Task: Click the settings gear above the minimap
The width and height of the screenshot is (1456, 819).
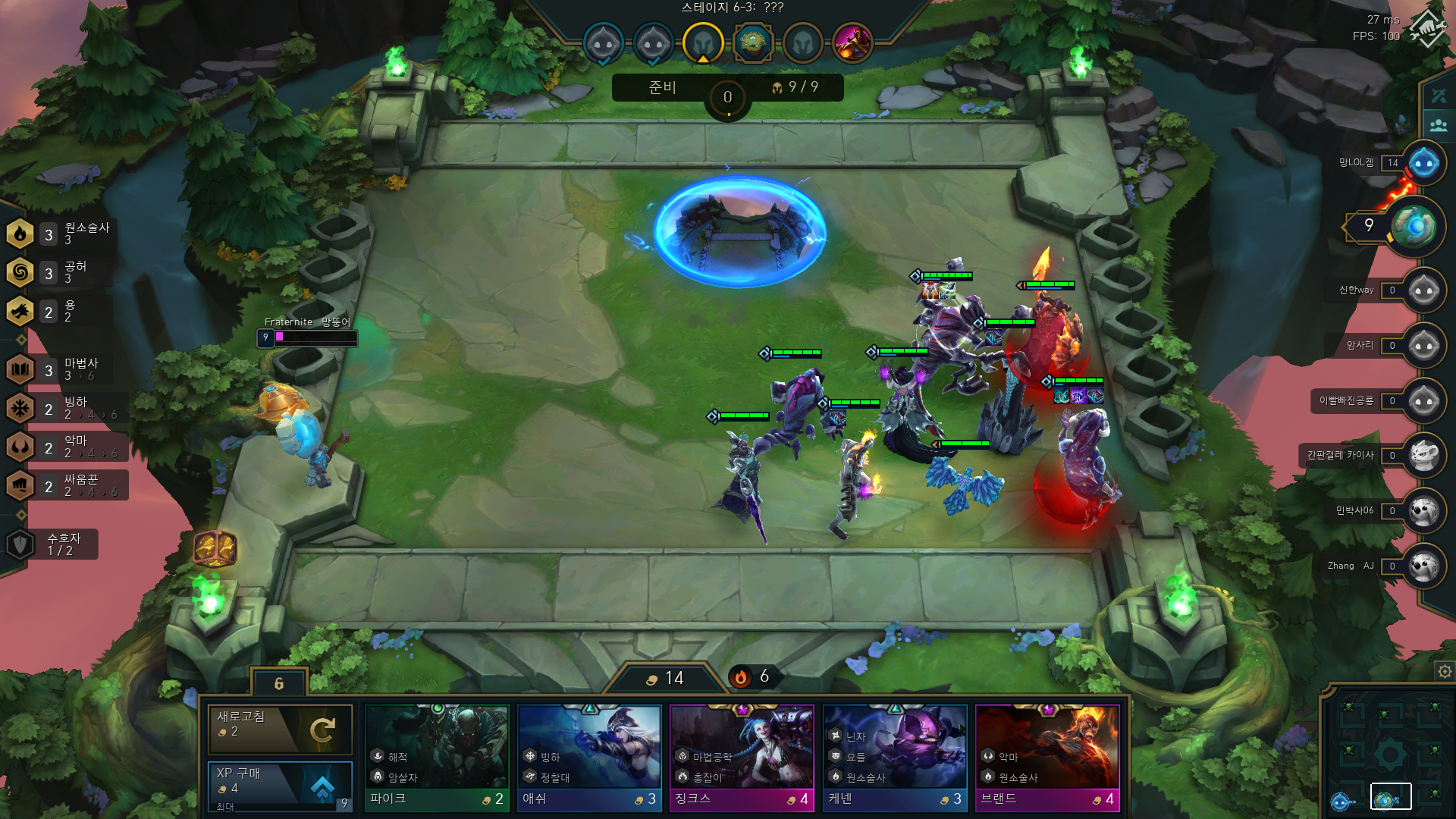Action: [1443, 672]
